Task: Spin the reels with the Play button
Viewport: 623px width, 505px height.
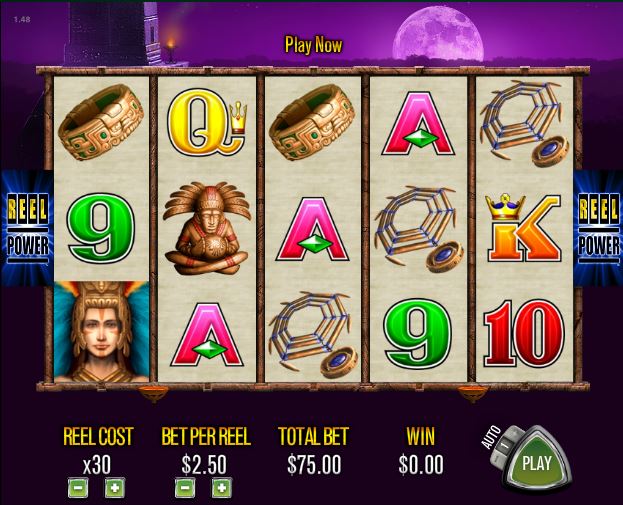Action: click(537, 463)
